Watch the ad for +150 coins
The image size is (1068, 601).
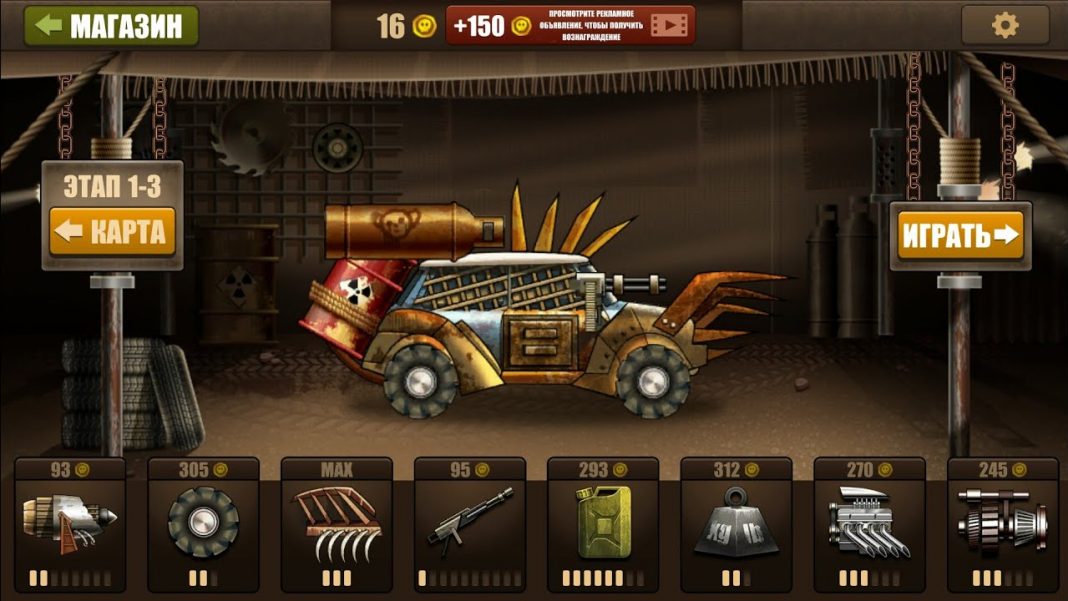569,26
